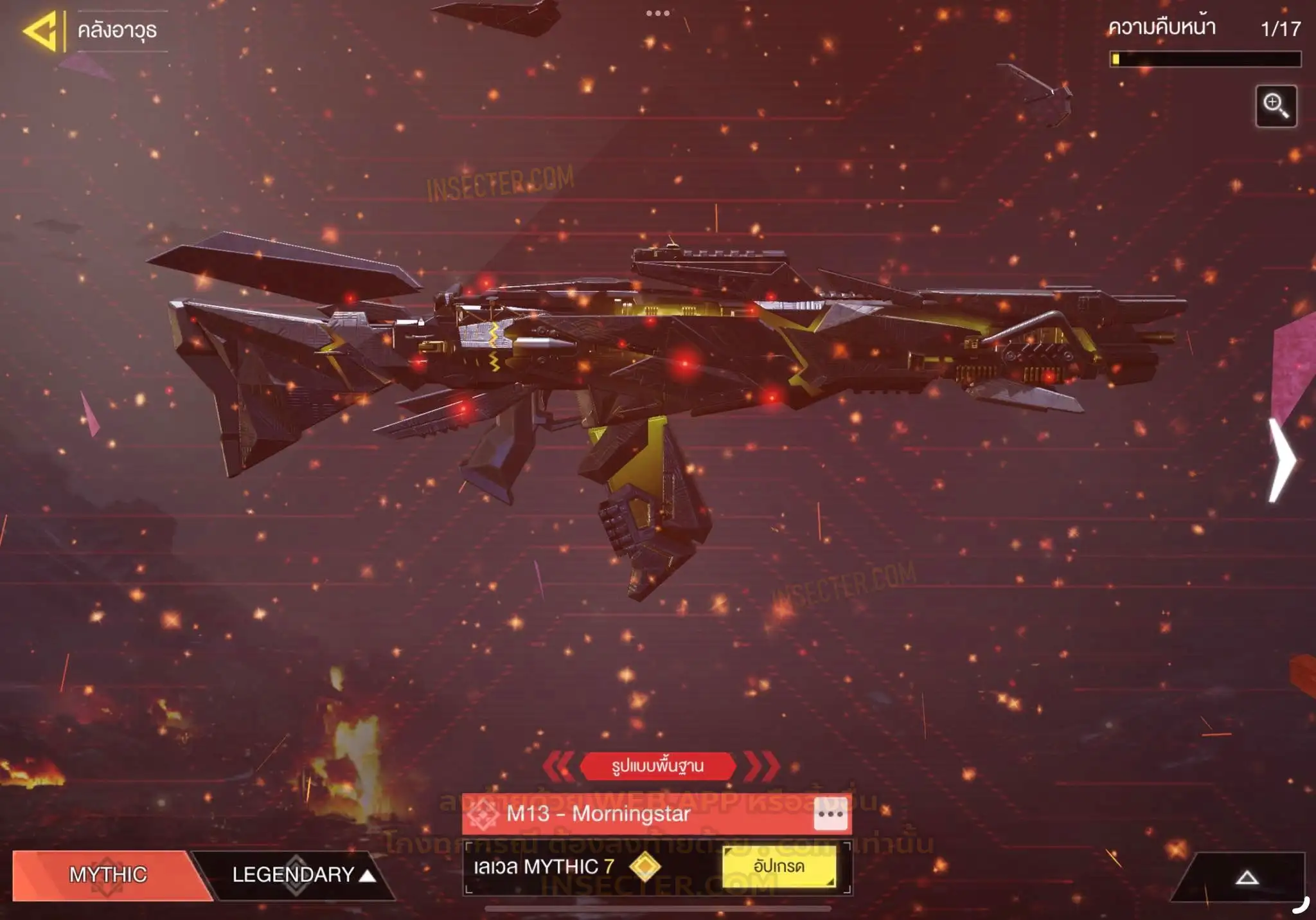Image resolution: width=1316 pixels, height=920 pixels.
Task: Show the next weapon with right arrow
Action: [x=1283, y=460]
